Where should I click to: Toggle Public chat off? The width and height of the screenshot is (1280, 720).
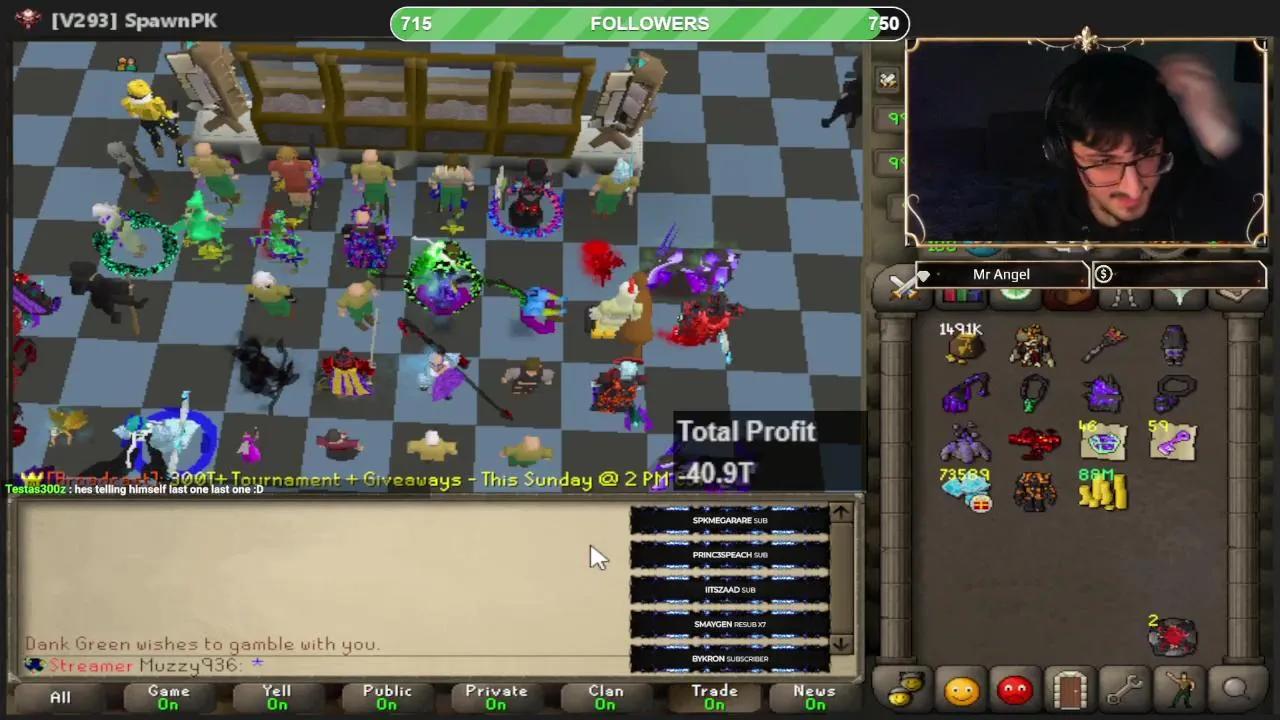point(386,697)
